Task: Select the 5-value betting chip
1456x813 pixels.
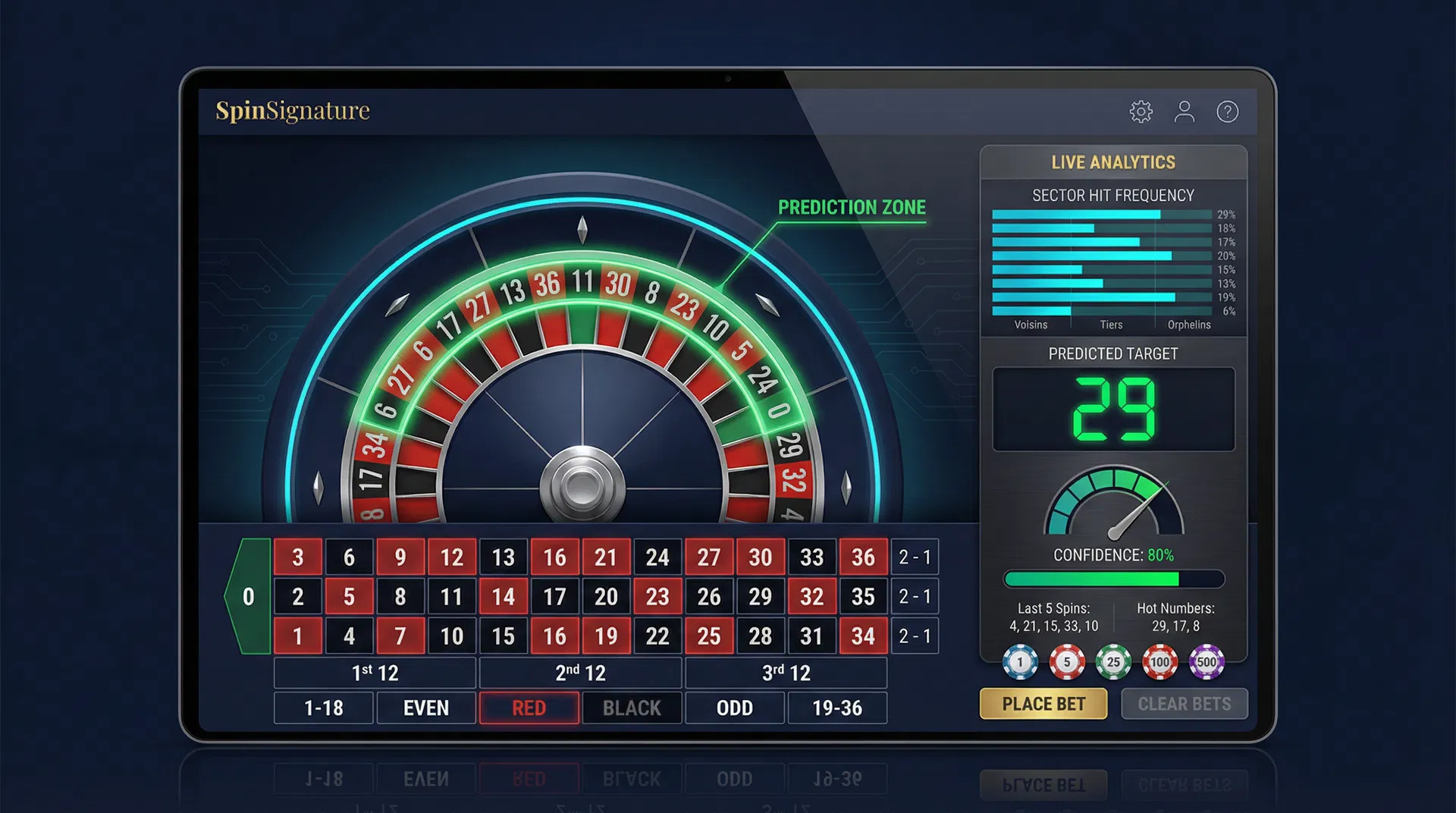Action: [x=1066, y=661]
